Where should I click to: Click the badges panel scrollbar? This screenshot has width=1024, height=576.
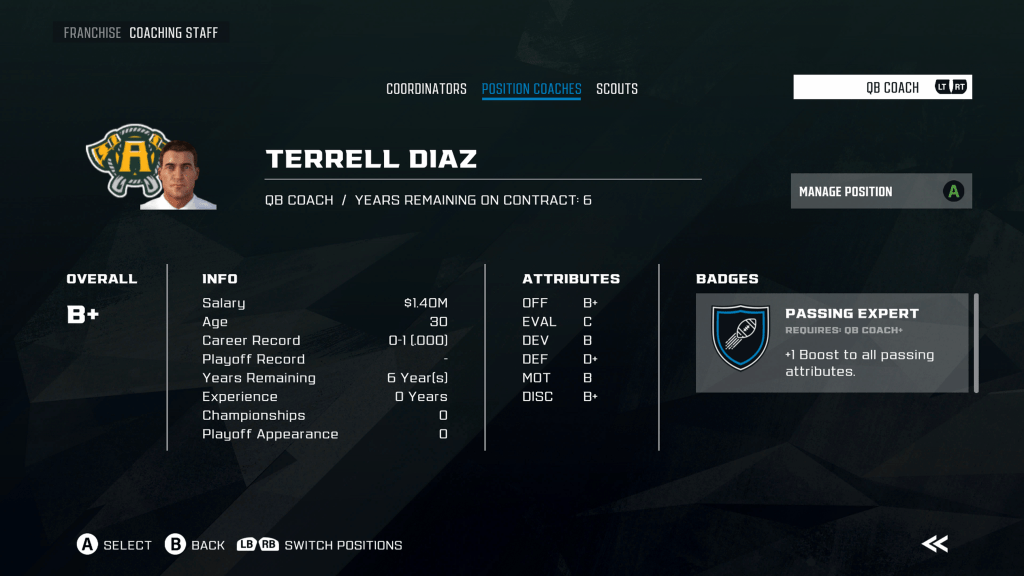pyautogui.click(x=976, y=342)
